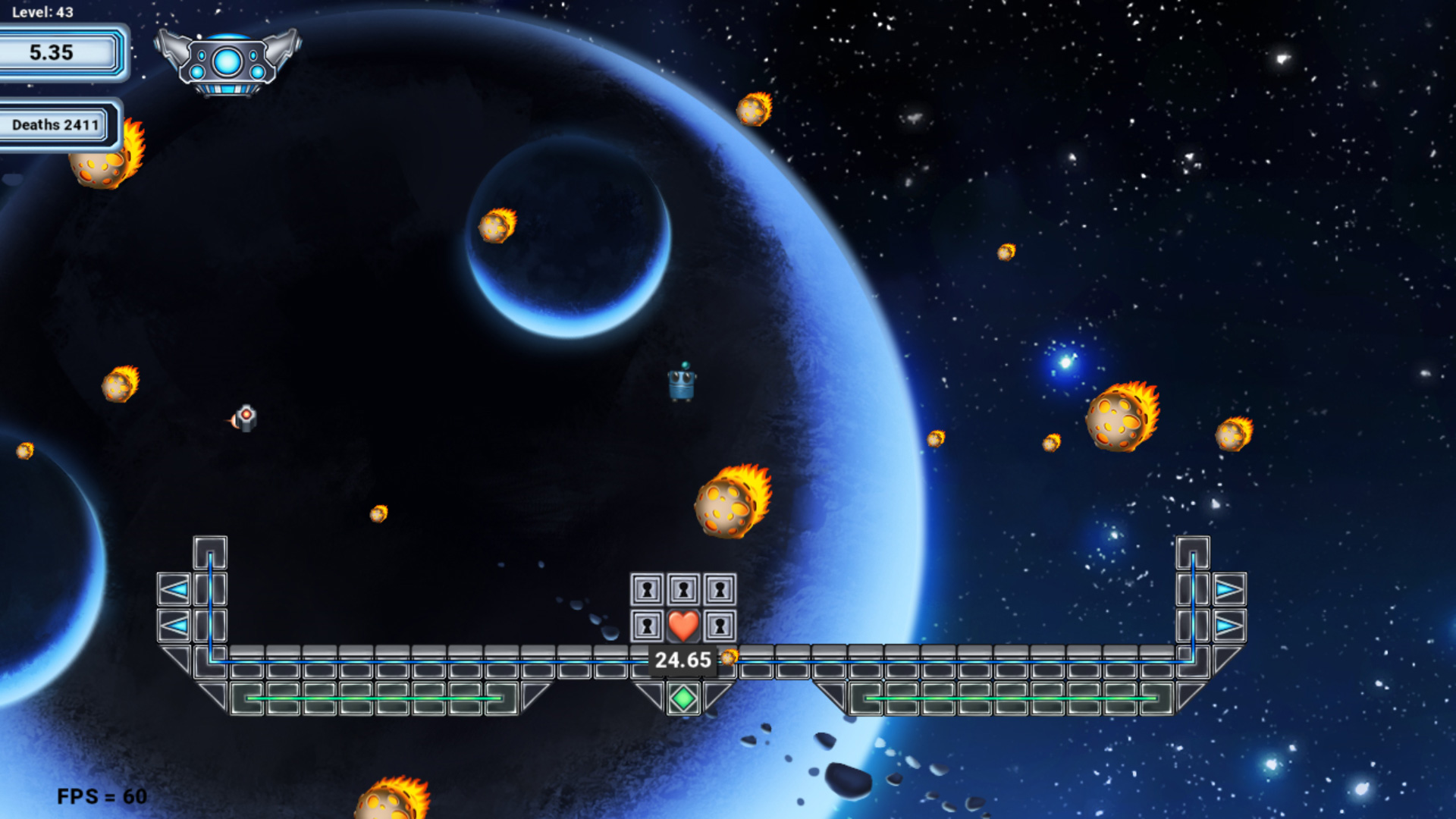Image resolution: width=1456 pixels, height=819 pixels.
Task: Collect the orange heart pickup
Action: click(682, 626)
